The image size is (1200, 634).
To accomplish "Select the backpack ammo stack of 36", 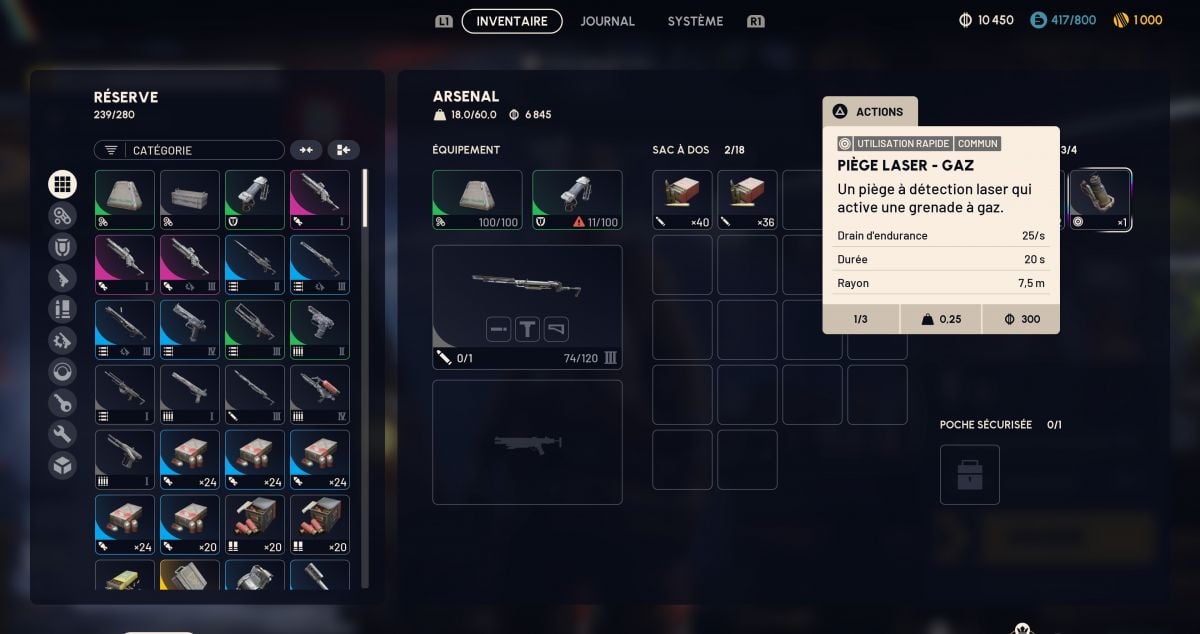I will tap(748, 200).
